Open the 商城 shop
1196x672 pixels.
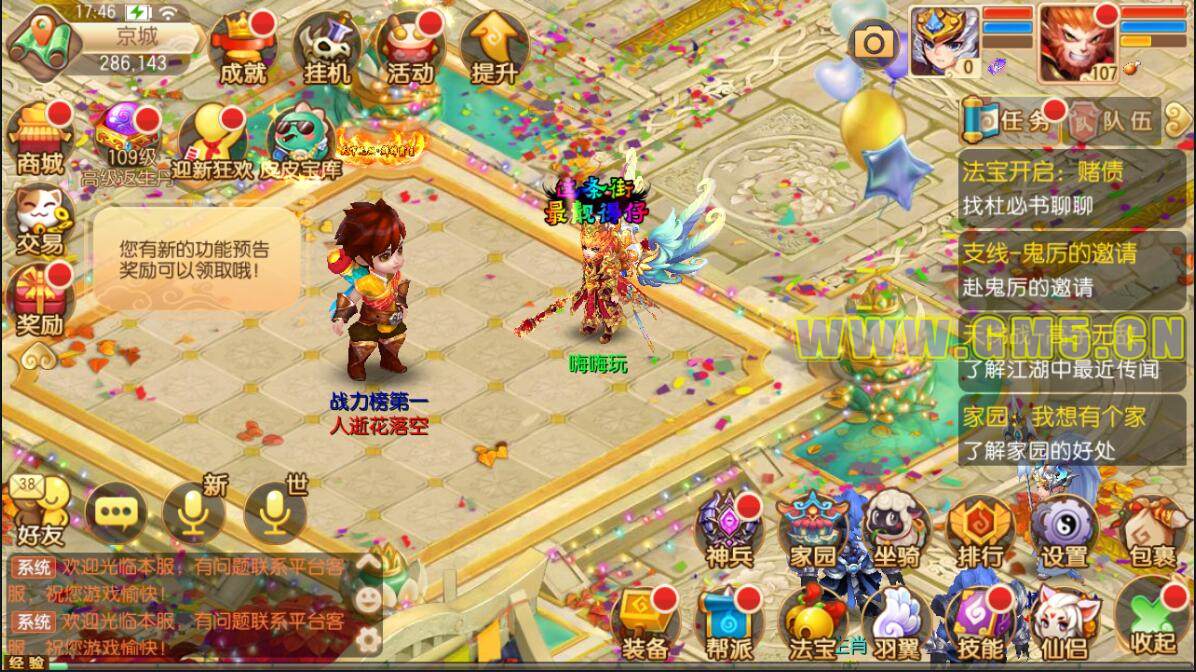pyautogui.click(x=40, y=138)
